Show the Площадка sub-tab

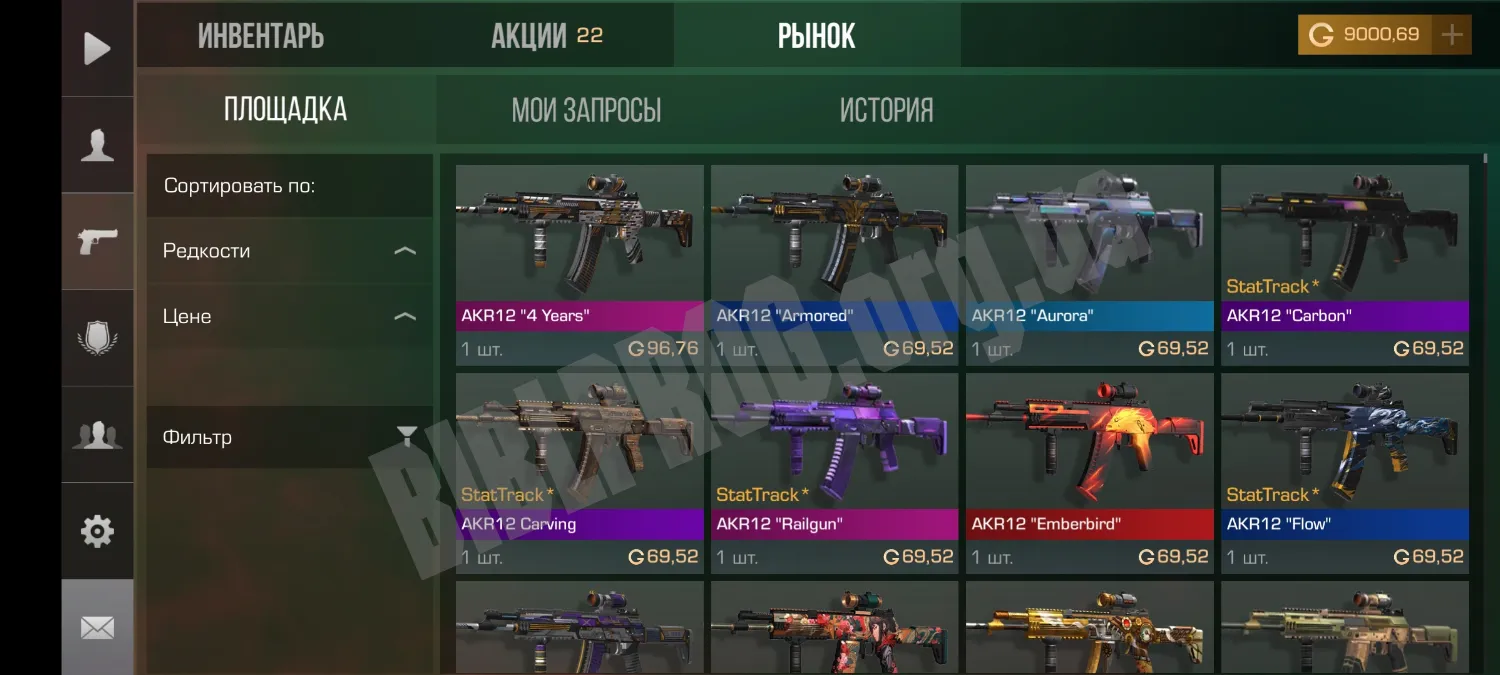(286, 109)
